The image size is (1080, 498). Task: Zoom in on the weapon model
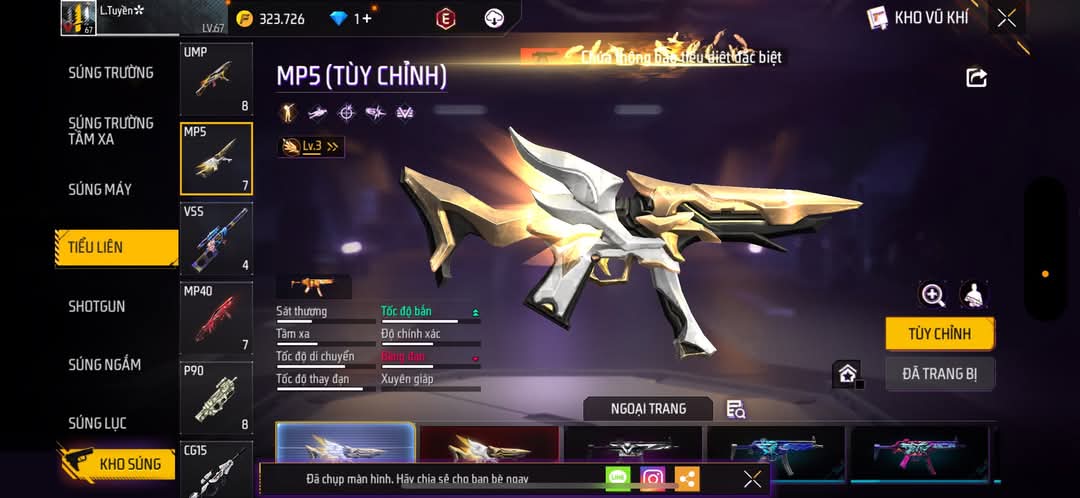coord(933,295)
